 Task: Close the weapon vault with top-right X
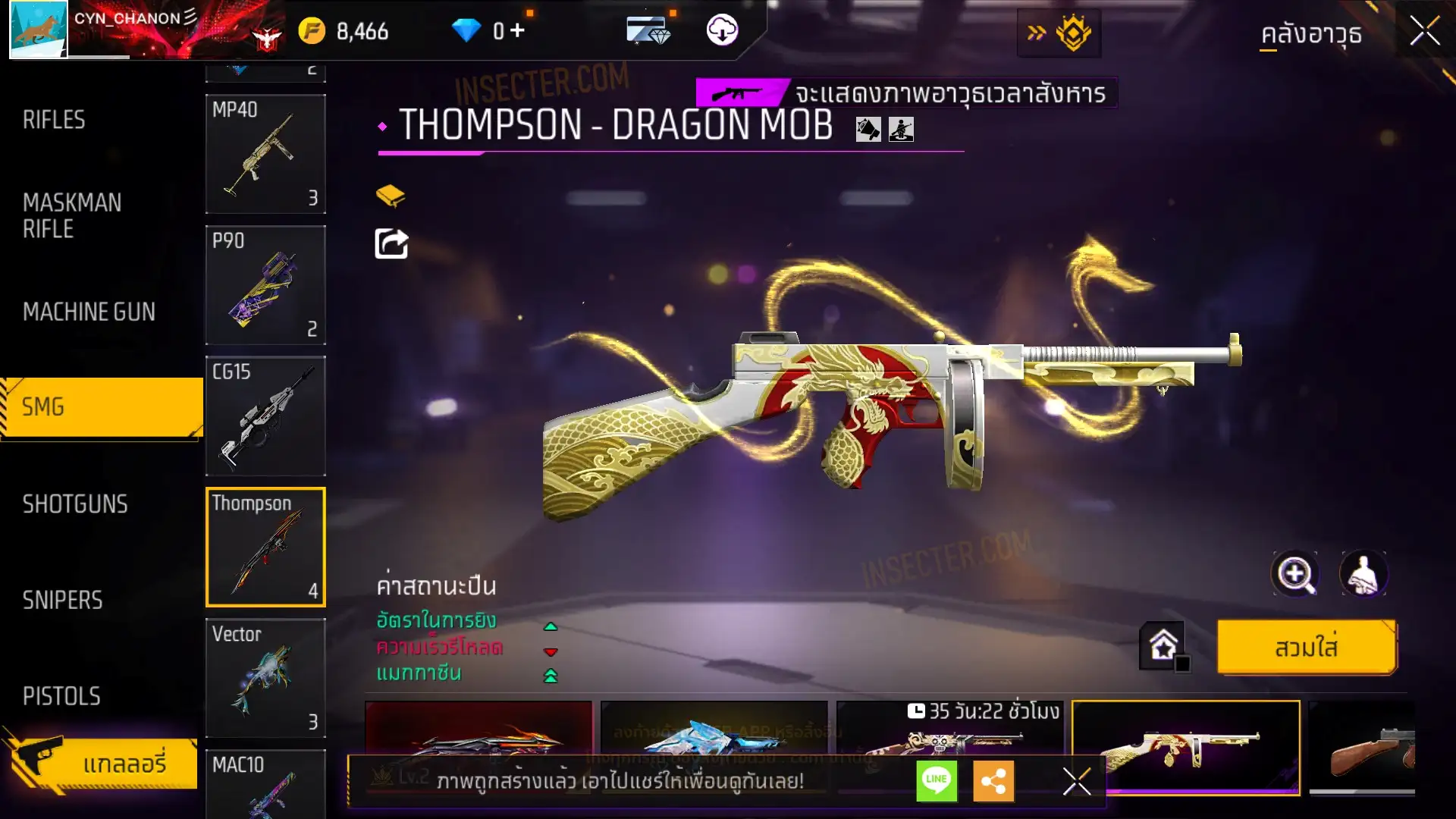(1424, 32)
